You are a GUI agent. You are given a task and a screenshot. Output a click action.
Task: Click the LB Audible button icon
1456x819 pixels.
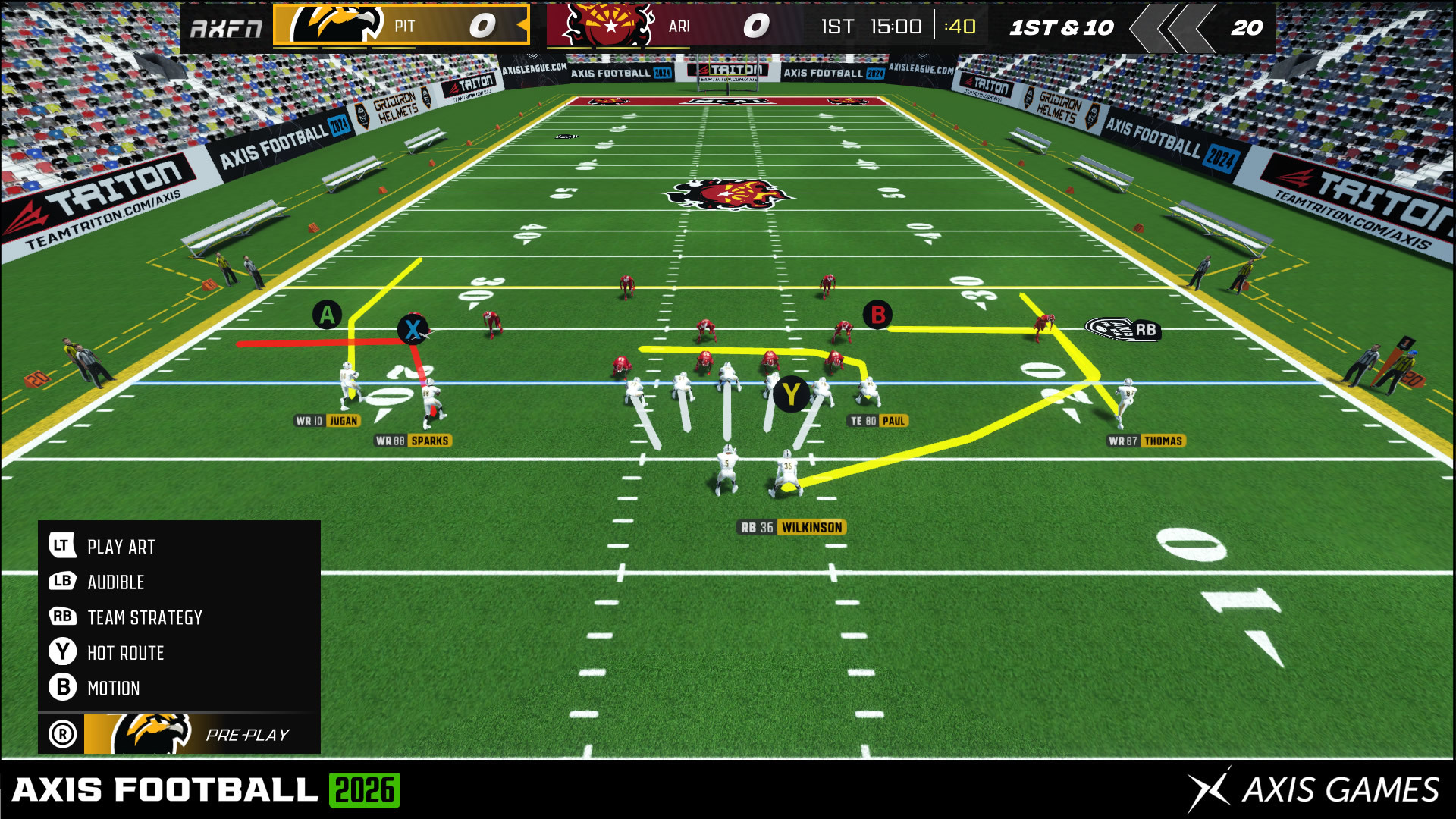62,582
